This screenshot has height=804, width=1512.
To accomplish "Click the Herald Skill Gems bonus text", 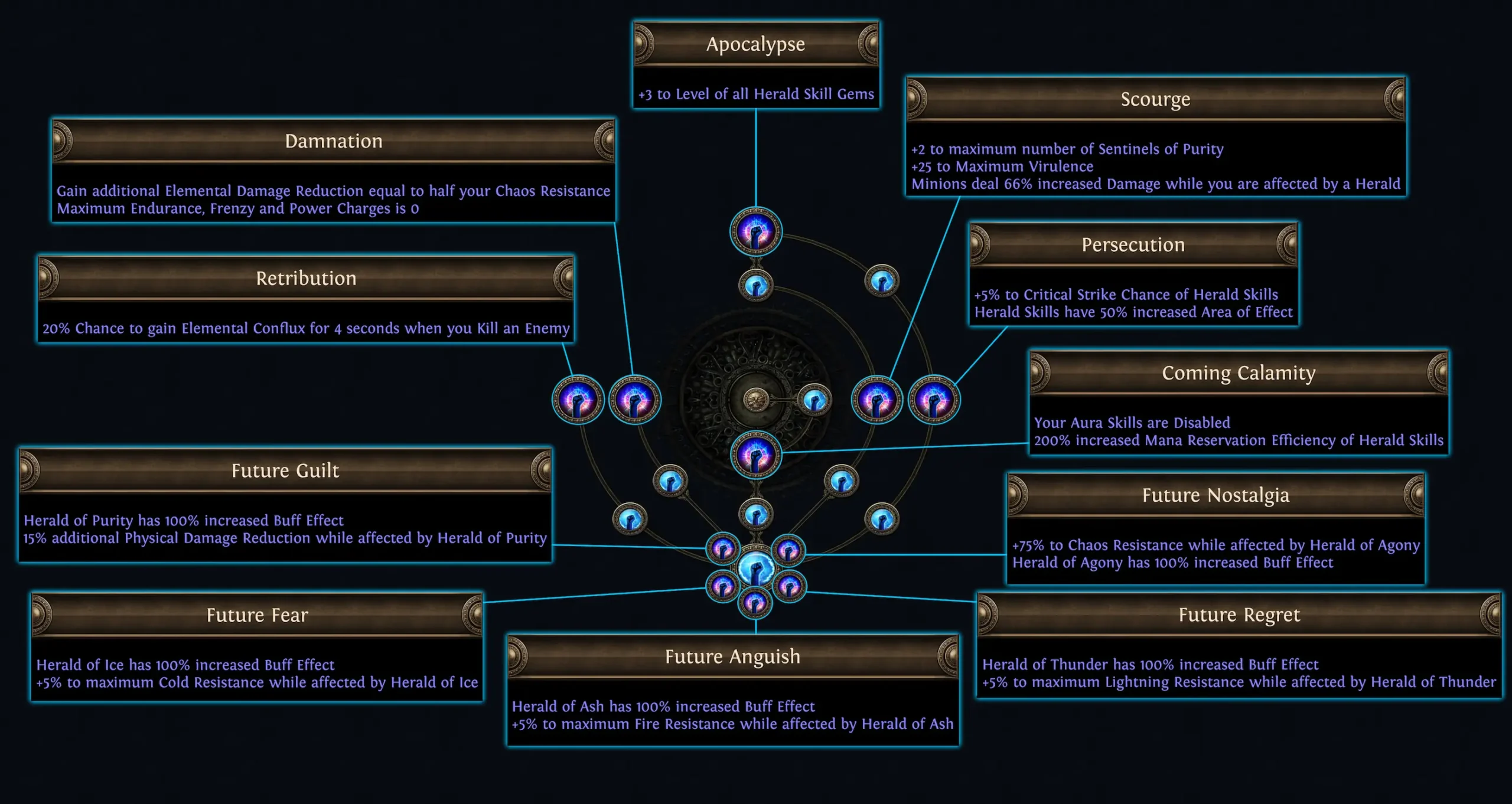I will point(756,93).
